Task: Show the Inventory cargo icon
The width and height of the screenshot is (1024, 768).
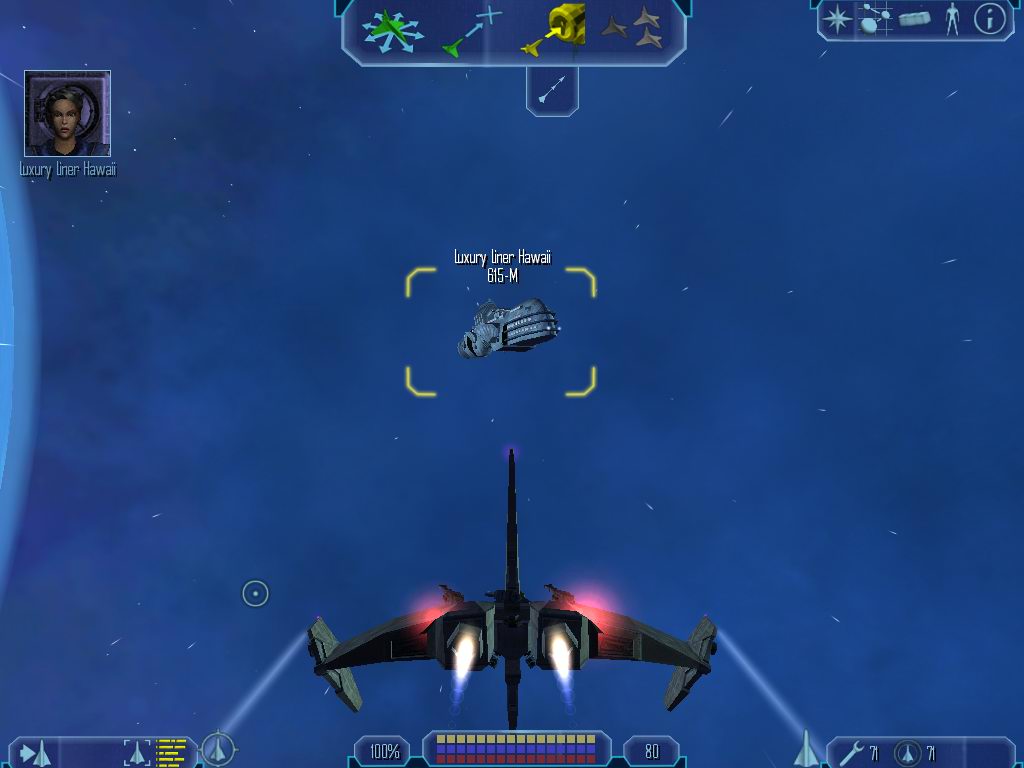Action: click(915, 19)
